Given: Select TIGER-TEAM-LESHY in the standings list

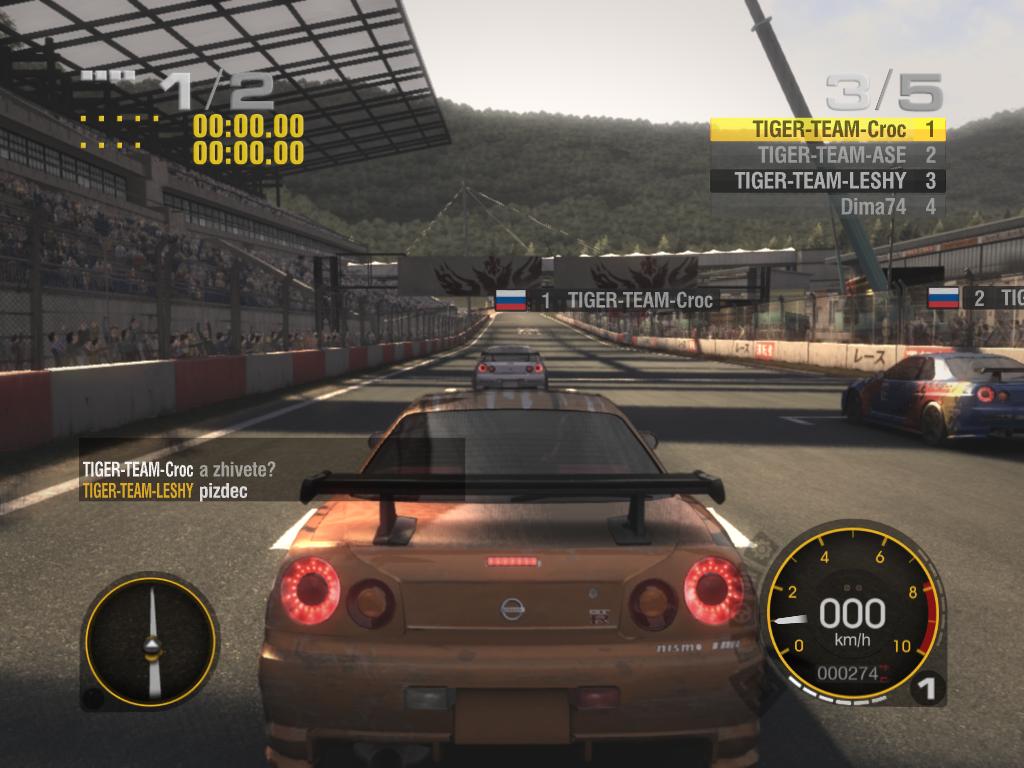Looking at the screenshot, I should point(828,181).
